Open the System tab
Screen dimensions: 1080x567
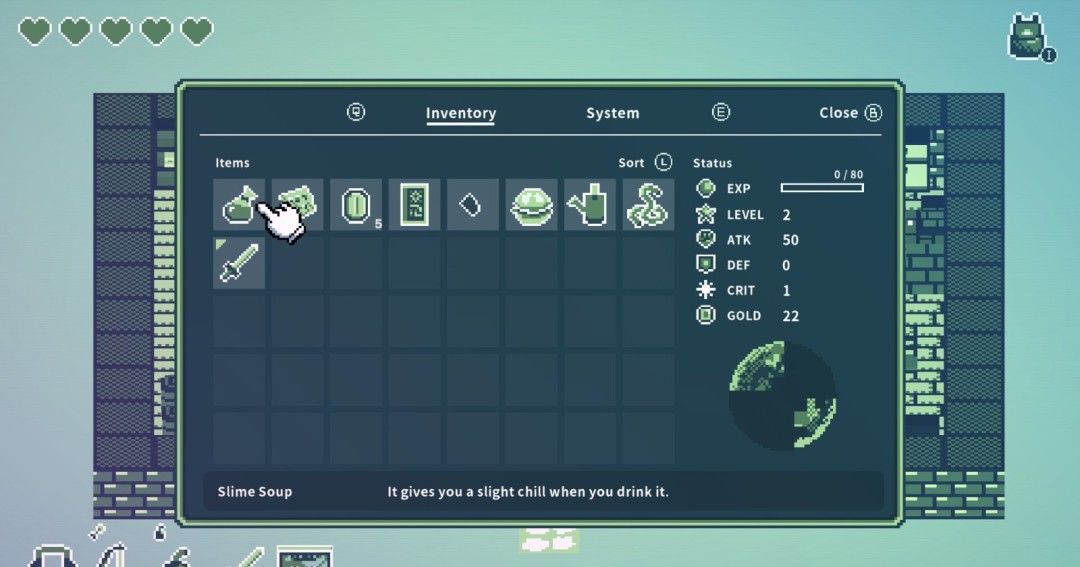[x=612, y=113]
